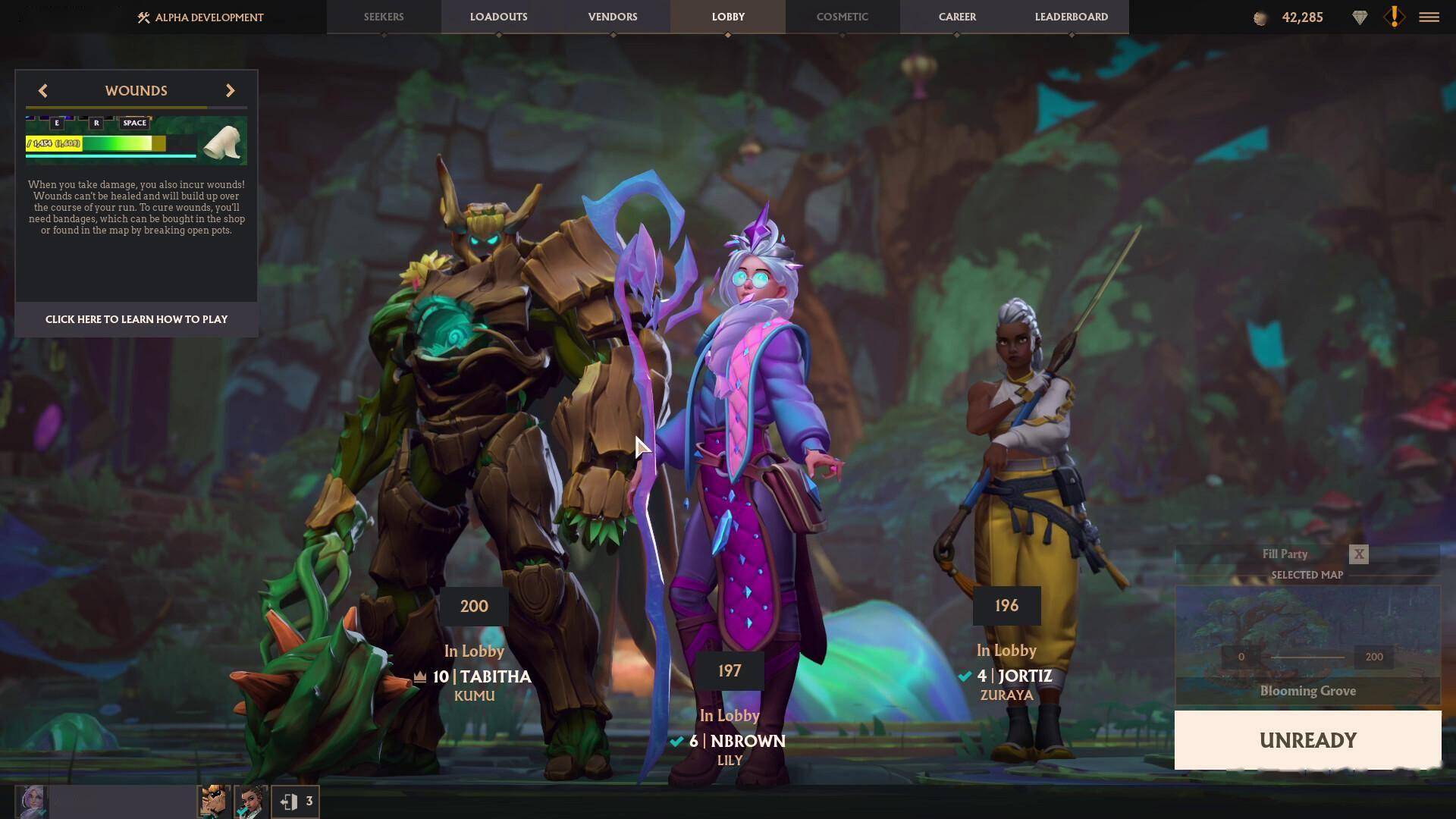
Task: Click the Alpha Development label
Action: coord(200,17)
